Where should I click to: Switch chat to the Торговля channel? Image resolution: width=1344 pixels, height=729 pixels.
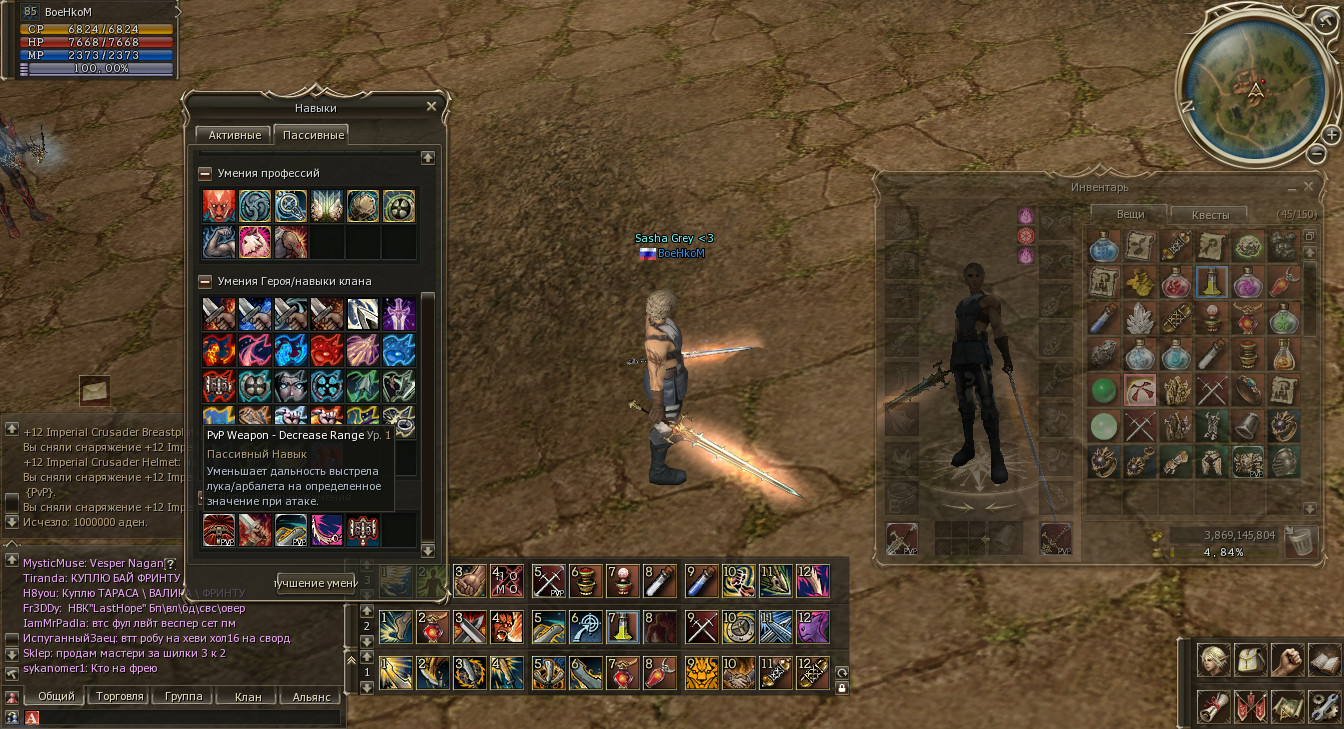pyautogui.click(x=119, y=696)
